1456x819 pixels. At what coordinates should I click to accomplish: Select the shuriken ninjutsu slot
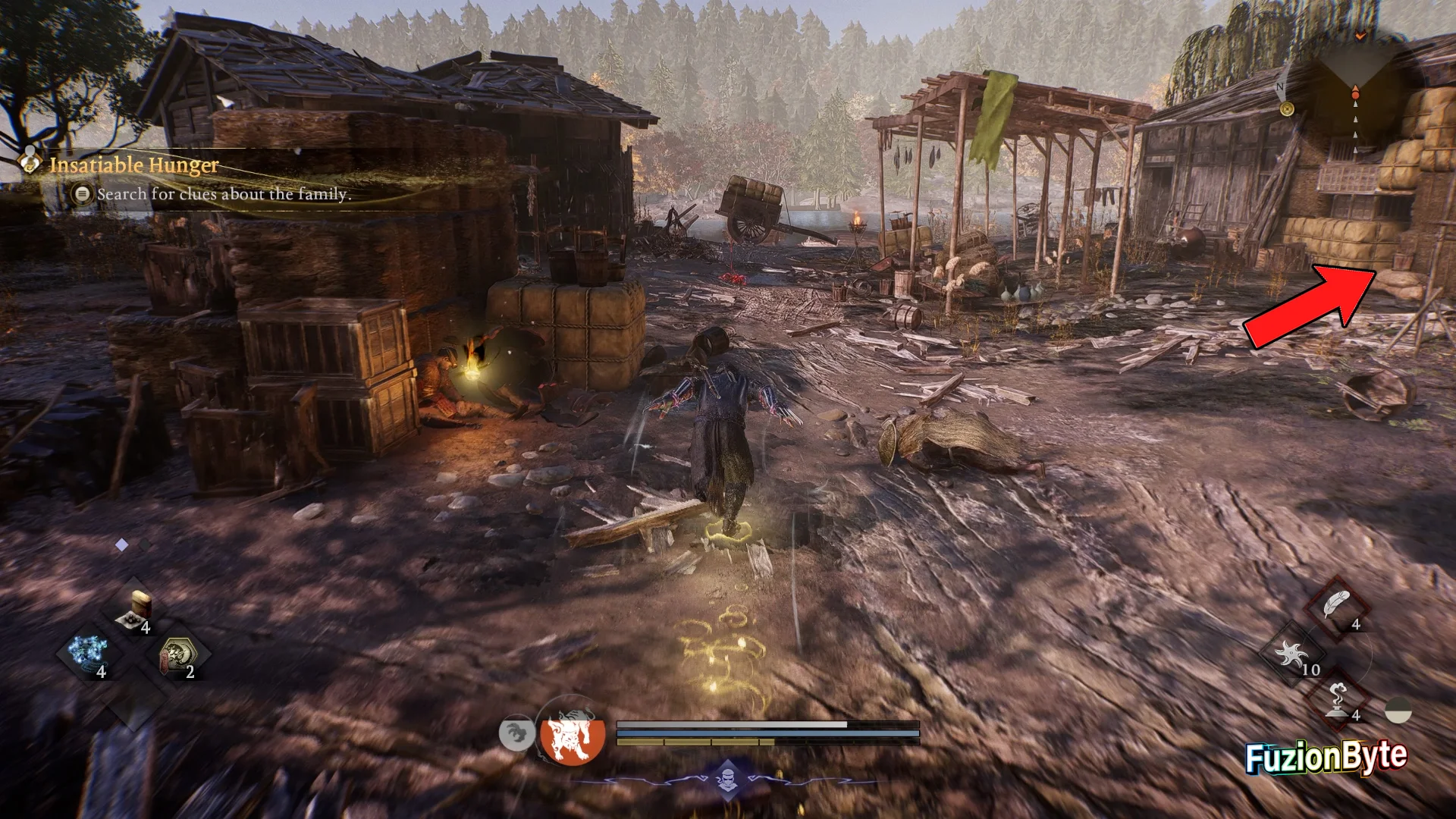[1291, 654]
